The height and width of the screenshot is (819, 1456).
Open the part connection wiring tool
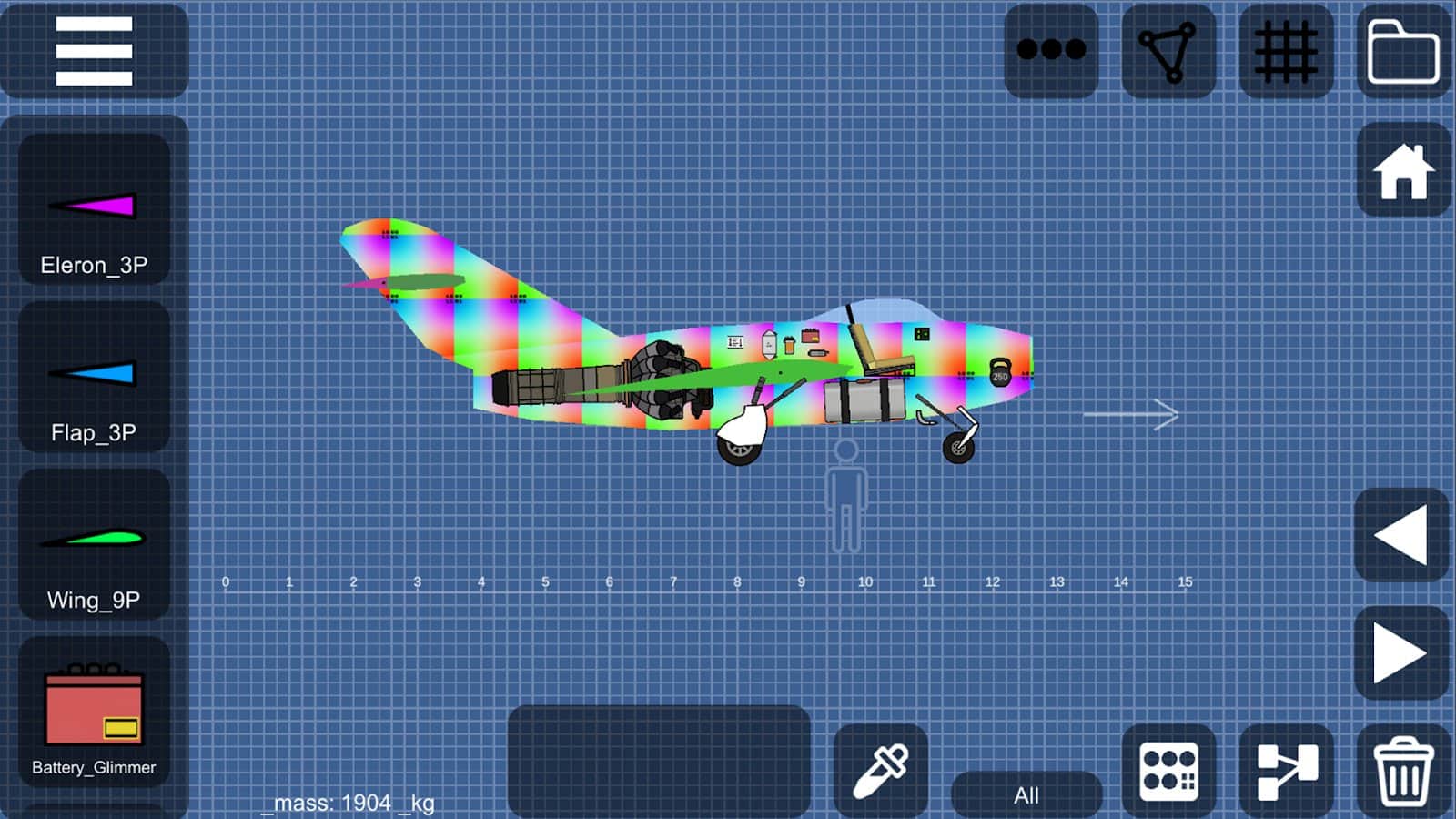1286,769
